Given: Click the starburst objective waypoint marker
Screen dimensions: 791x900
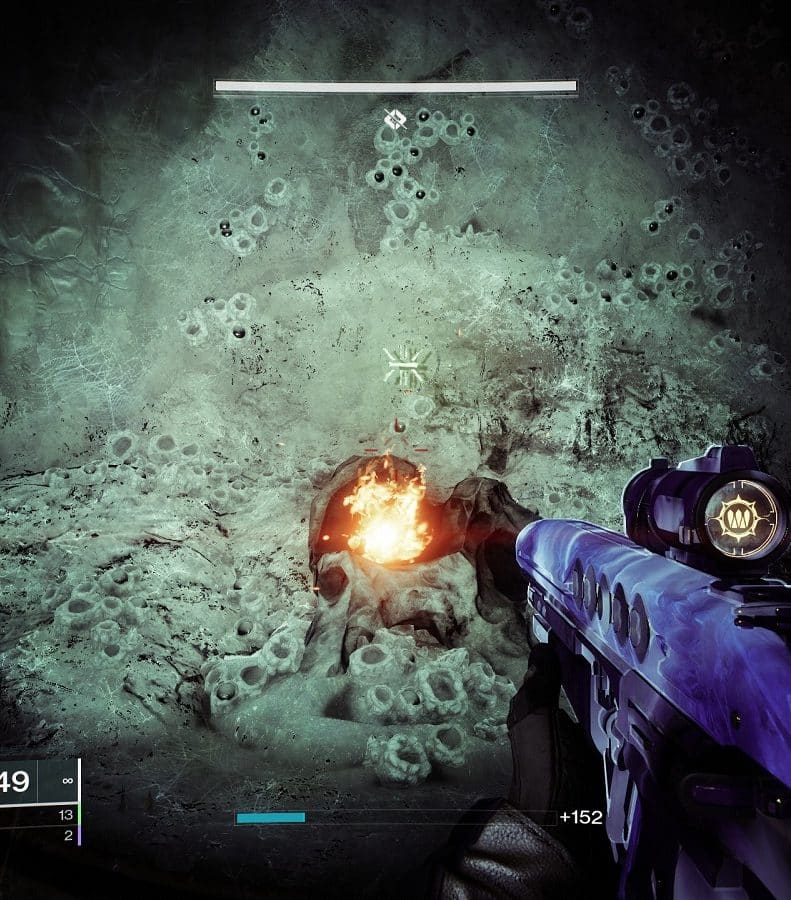Looking at the screenshot, I should (407, 367).
